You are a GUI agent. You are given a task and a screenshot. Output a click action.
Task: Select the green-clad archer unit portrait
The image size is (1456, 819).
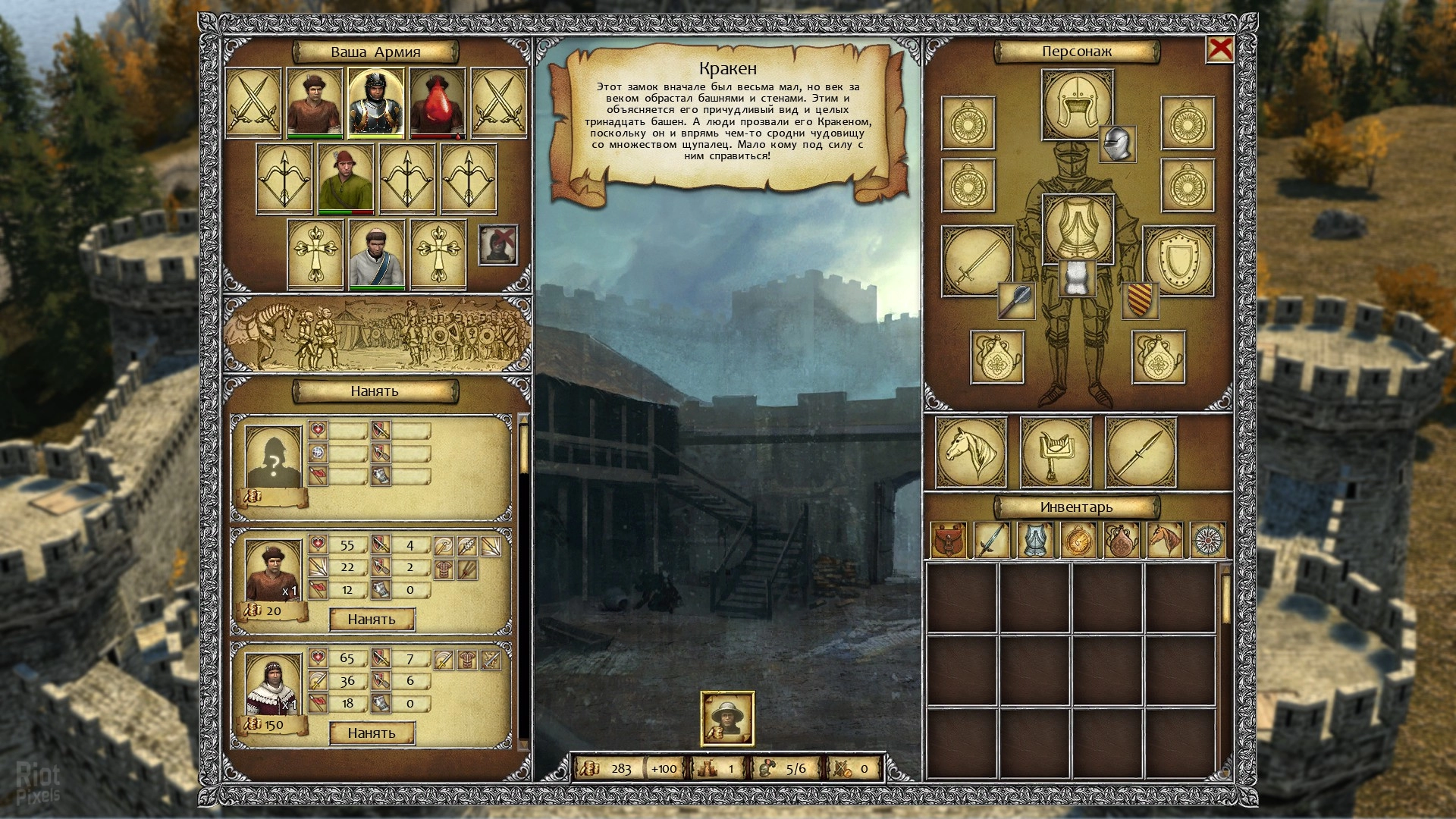click(x=346, y=179)
